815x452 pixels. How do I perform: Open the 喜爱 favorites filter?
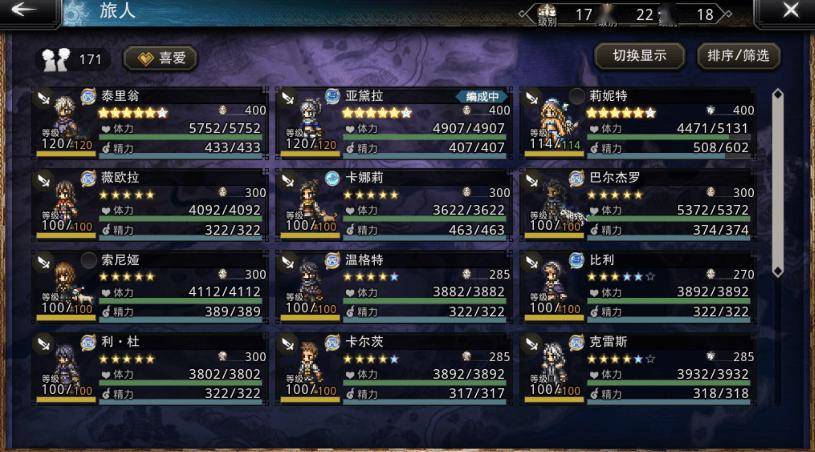click(x=161, y=59)
